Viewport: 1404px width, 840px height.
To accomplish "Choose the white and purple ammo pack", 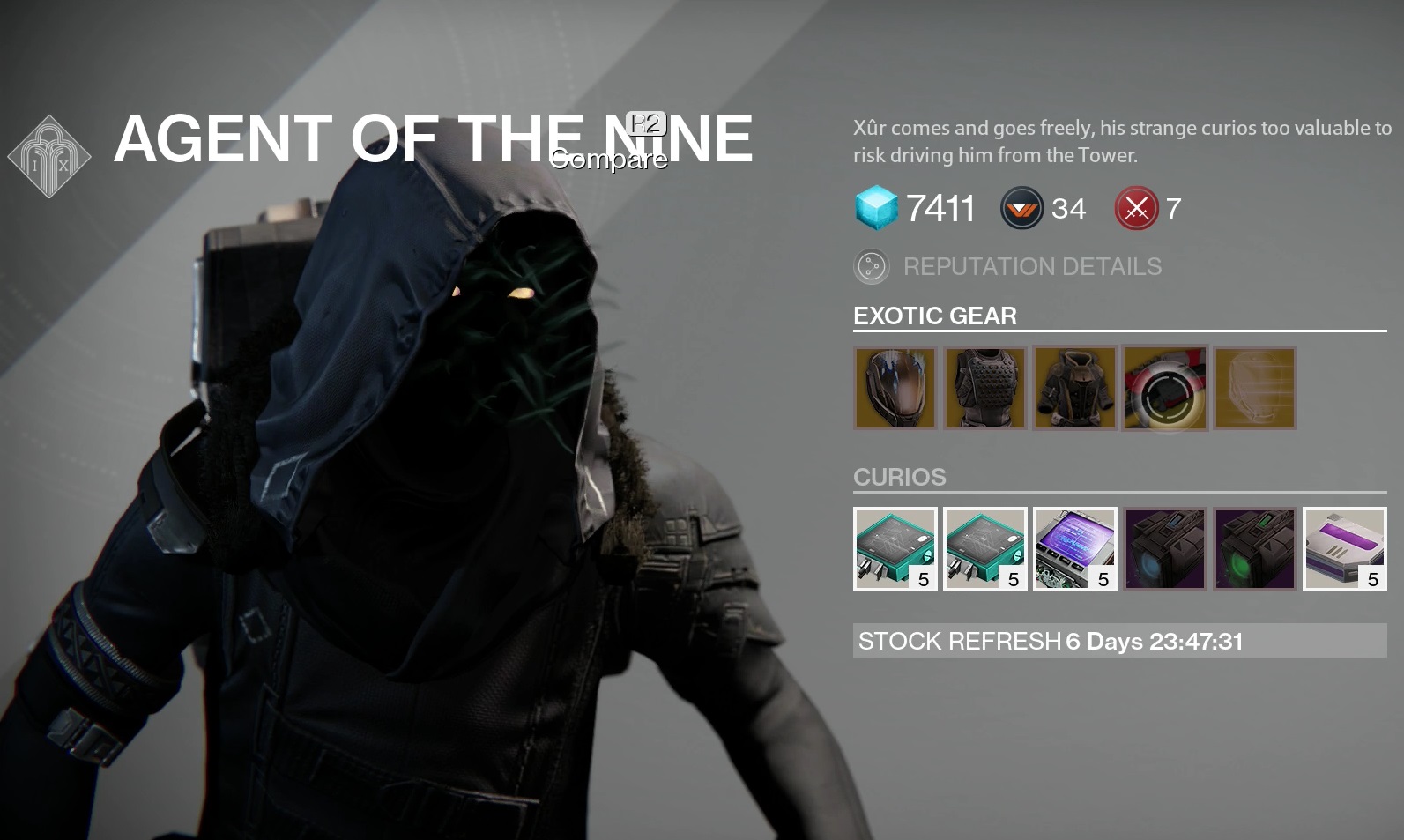I will click(x=1345, y=549).
